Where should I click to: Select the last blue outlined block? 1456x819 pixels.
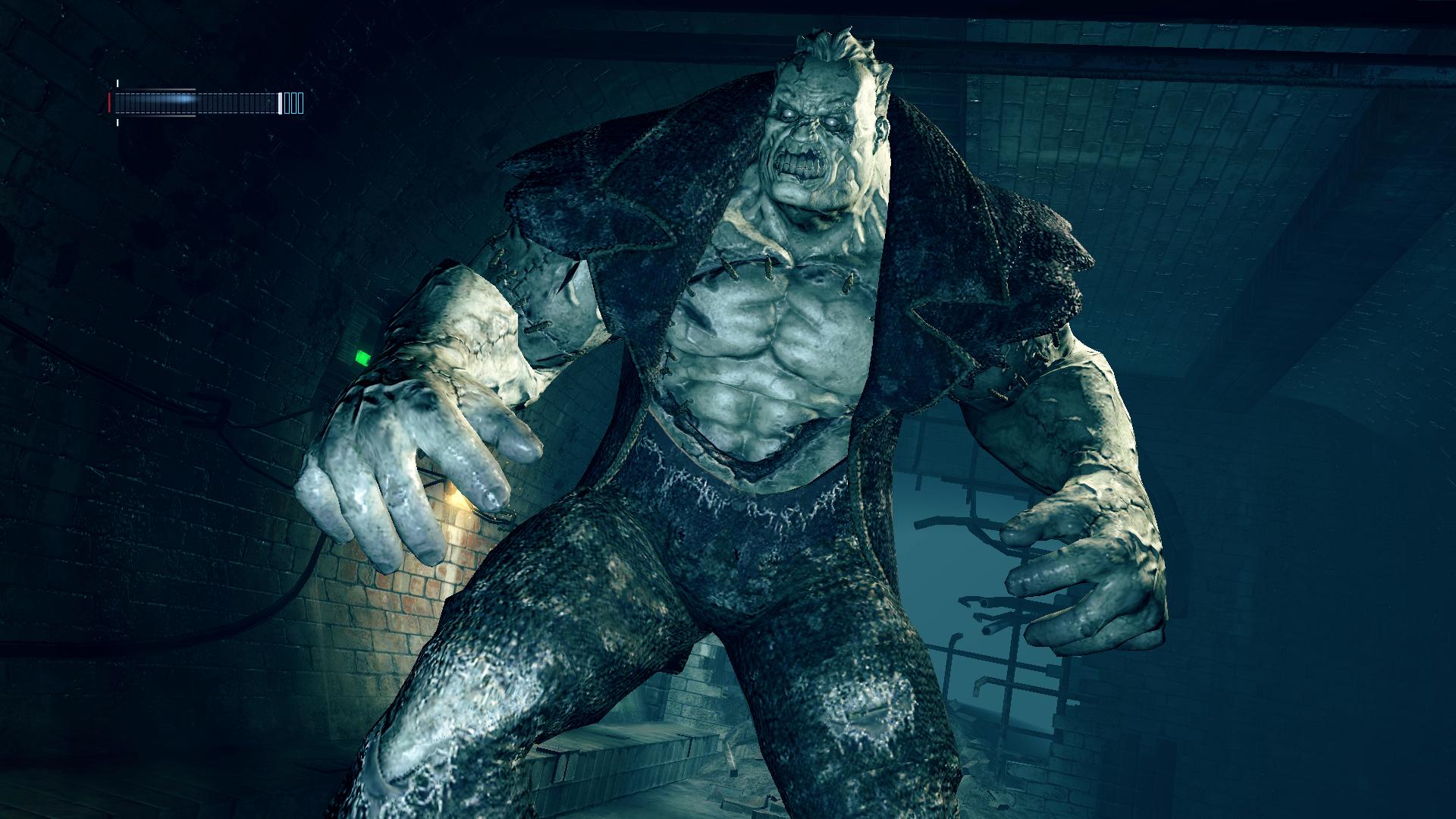point(300,102)
